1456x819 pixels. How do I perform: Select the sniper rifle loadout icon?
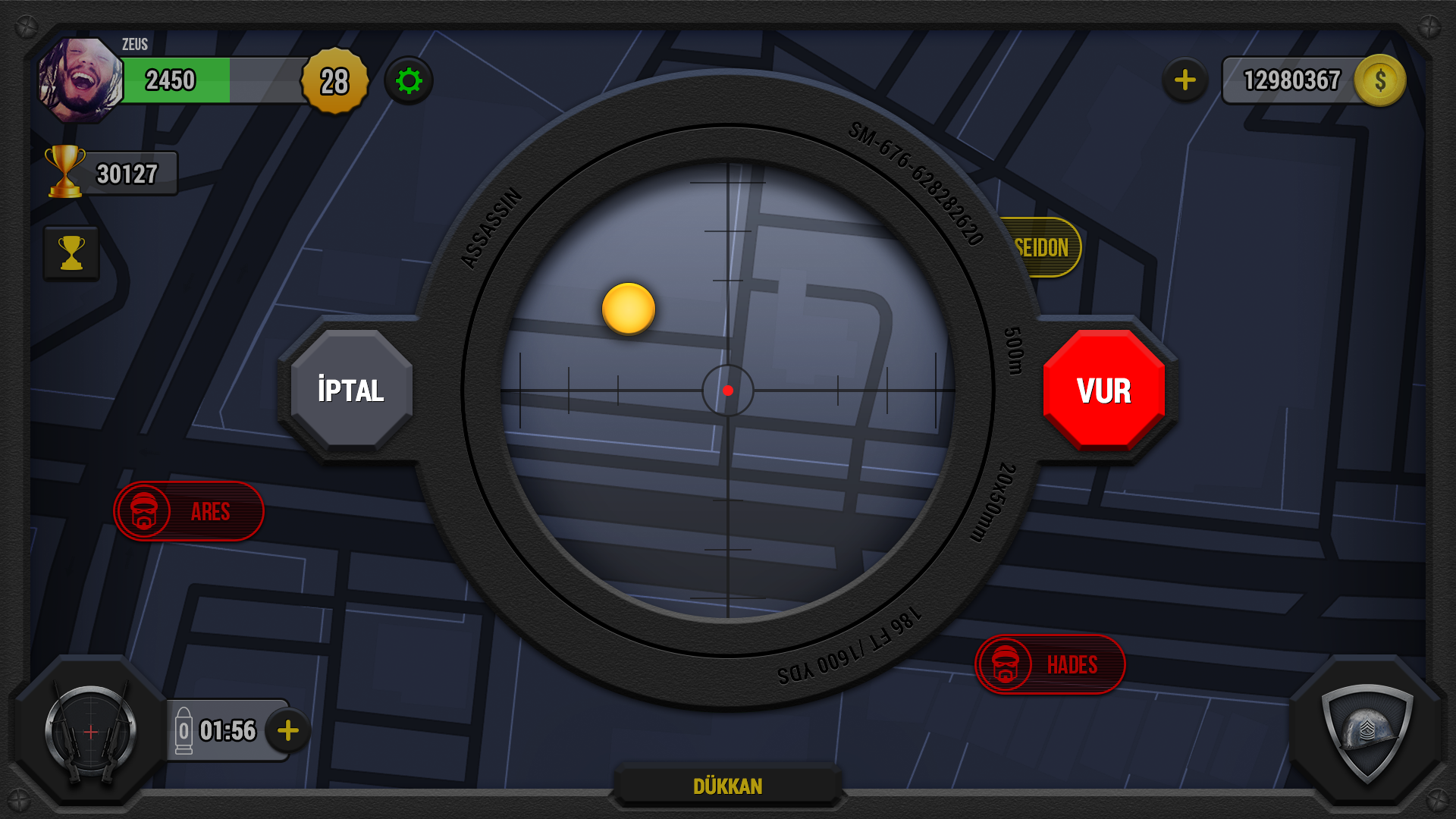(89, 730)
